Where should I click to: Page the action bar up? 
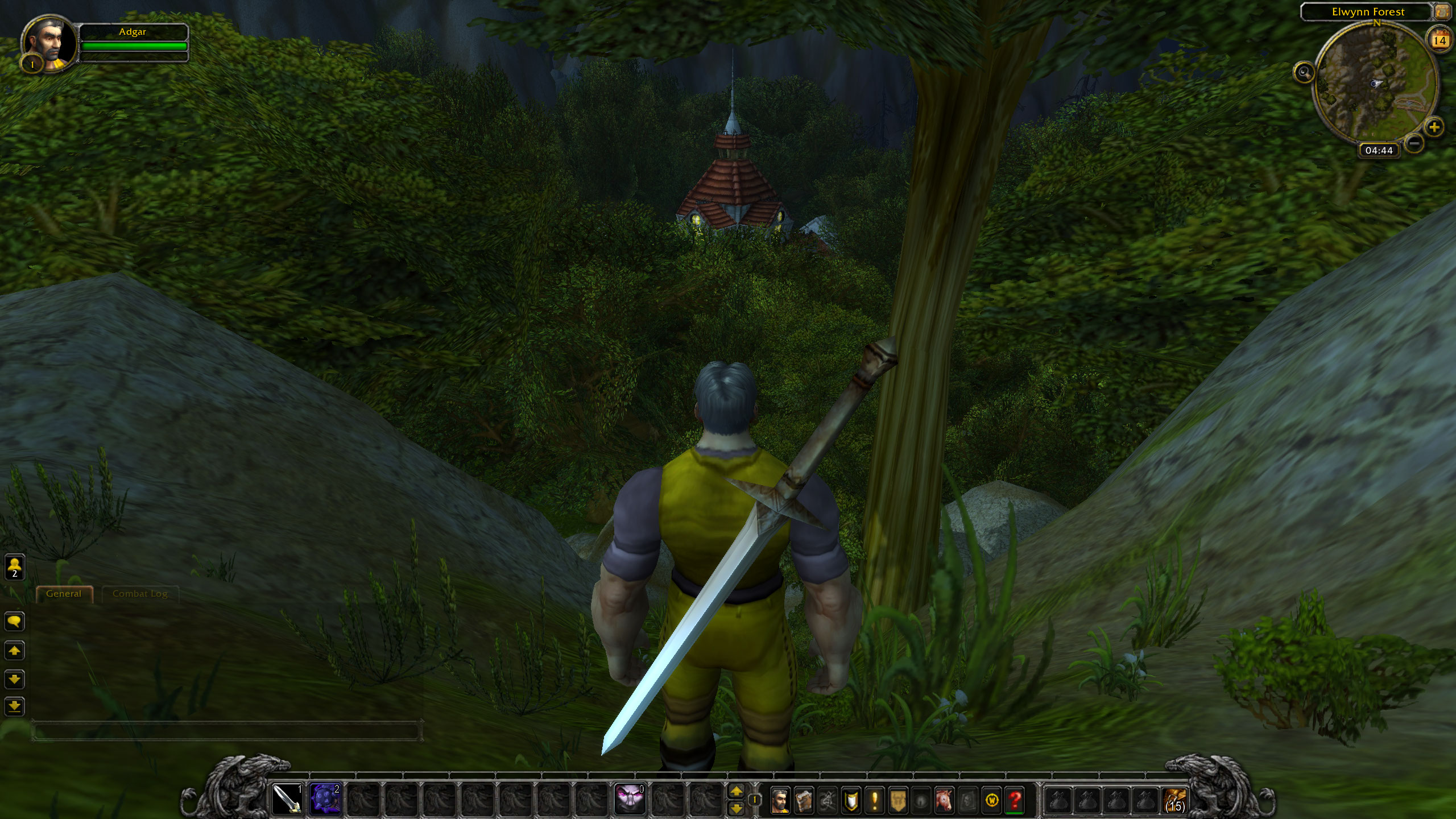736,791
